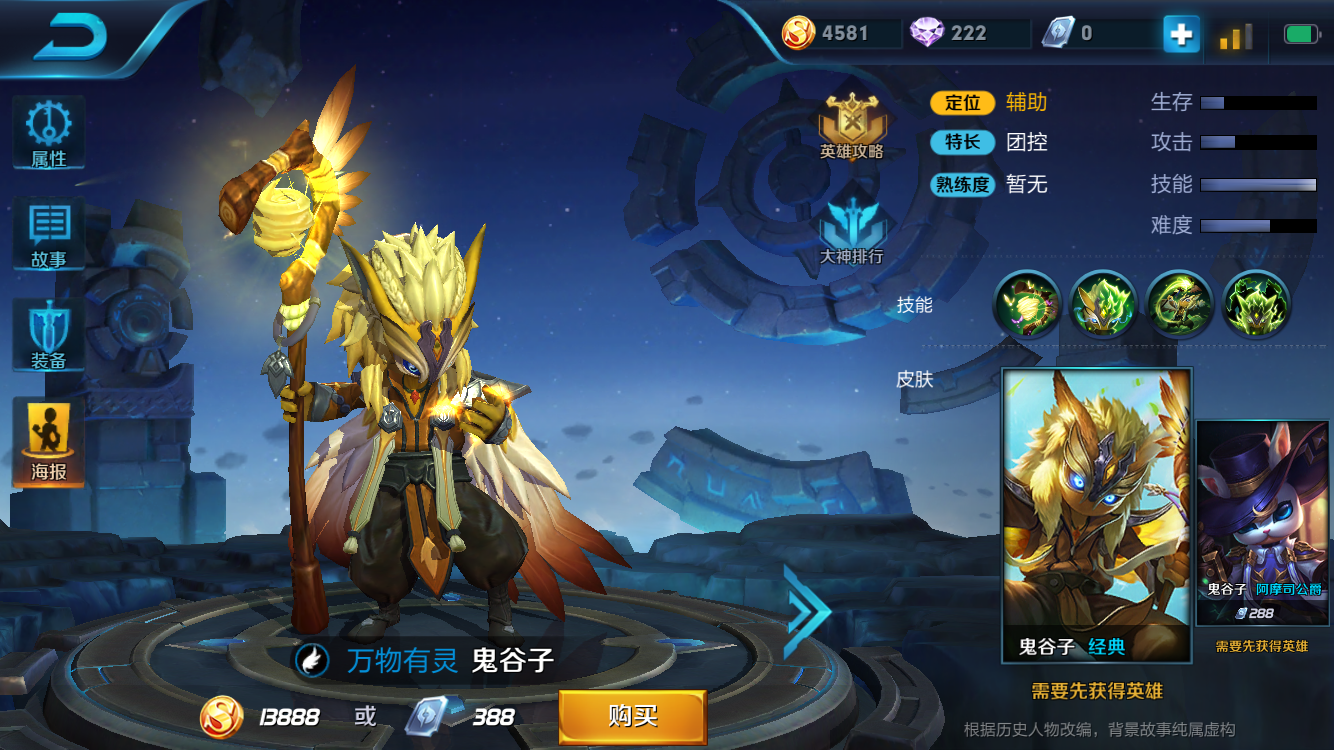This screenshot has width=1334, height=750.
Task: Open the 故事 story tab
Action: [48, 235]
